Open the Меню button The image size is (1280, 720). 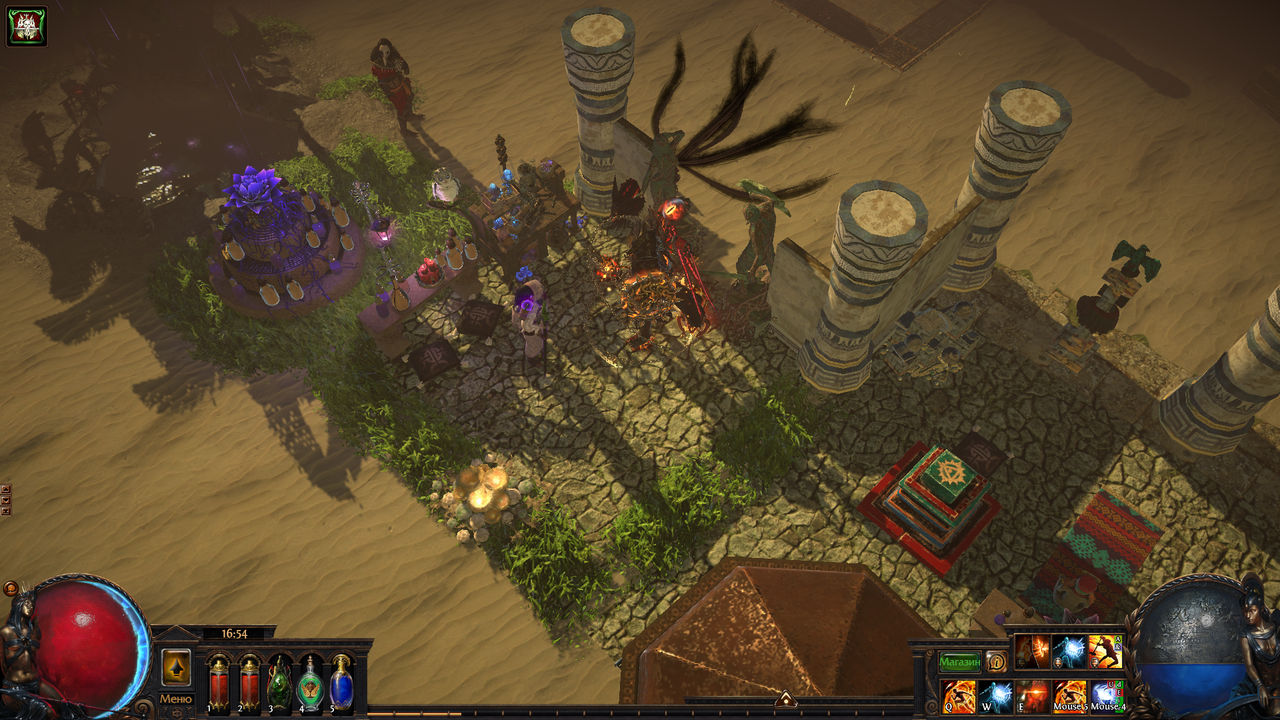pos(176,698)
